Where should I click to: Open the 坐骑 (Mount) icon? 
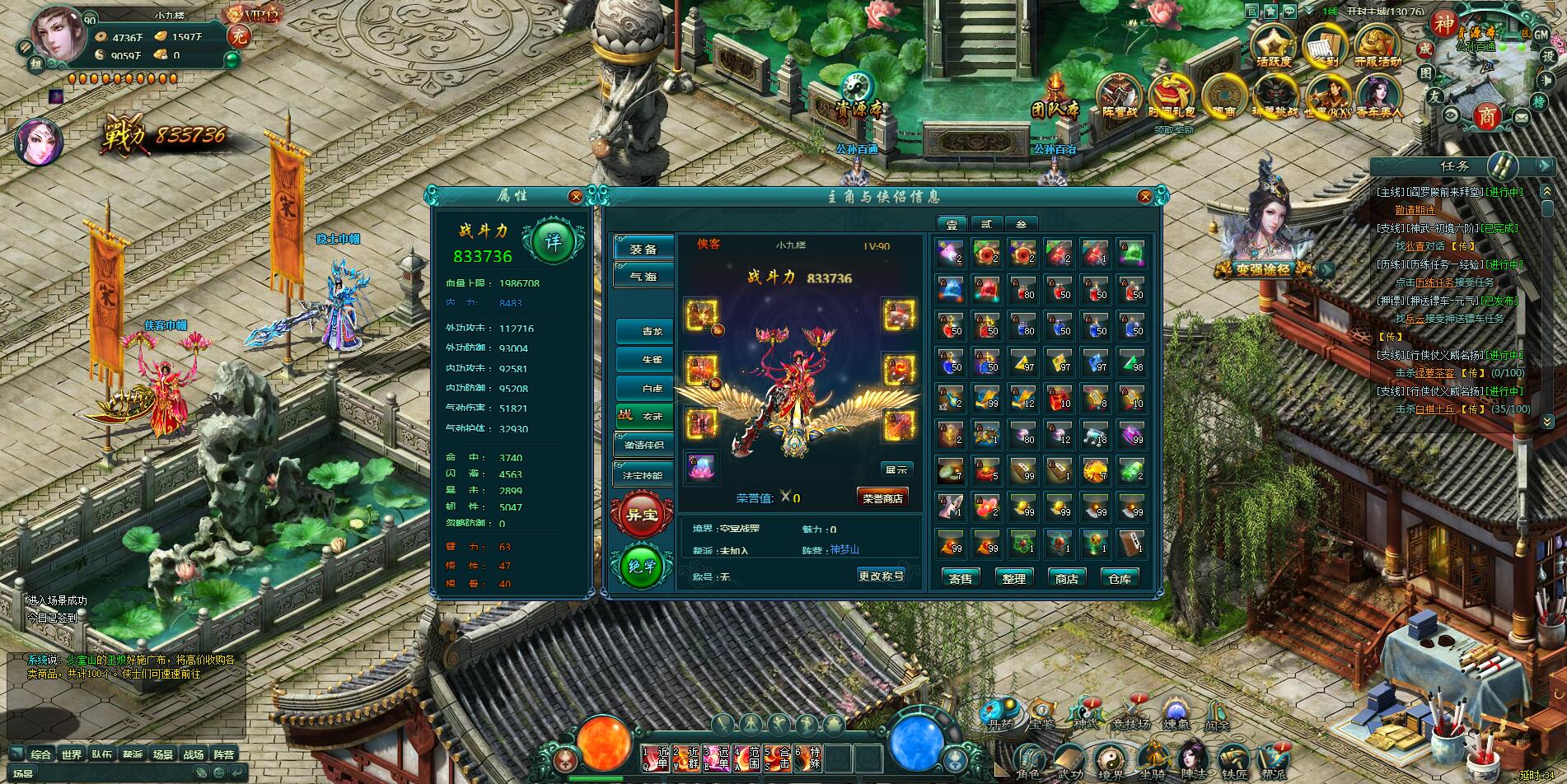point(1154,754)
